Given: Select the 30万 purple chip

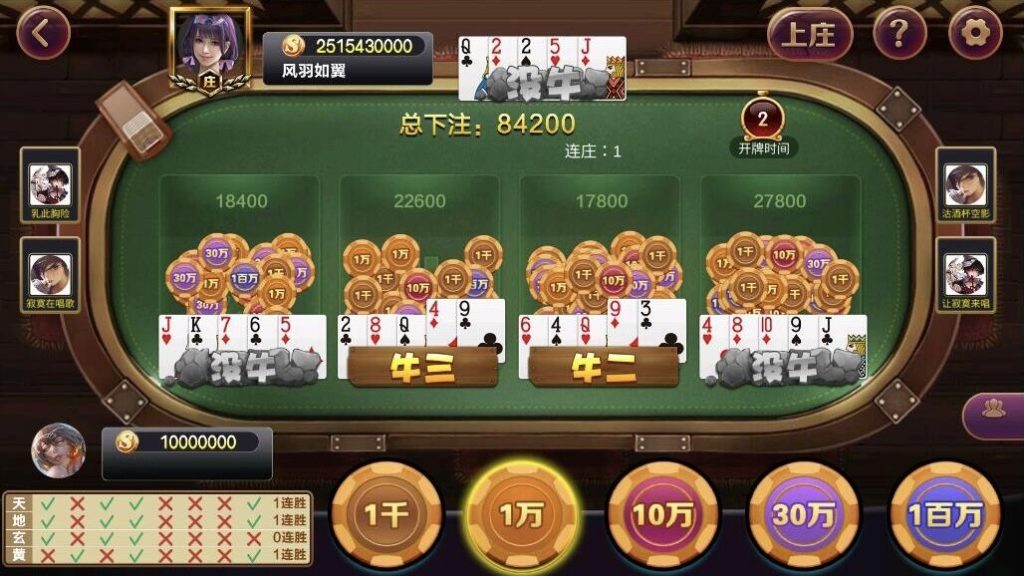Looking at the screenshot, I should [x=803, y=514].
